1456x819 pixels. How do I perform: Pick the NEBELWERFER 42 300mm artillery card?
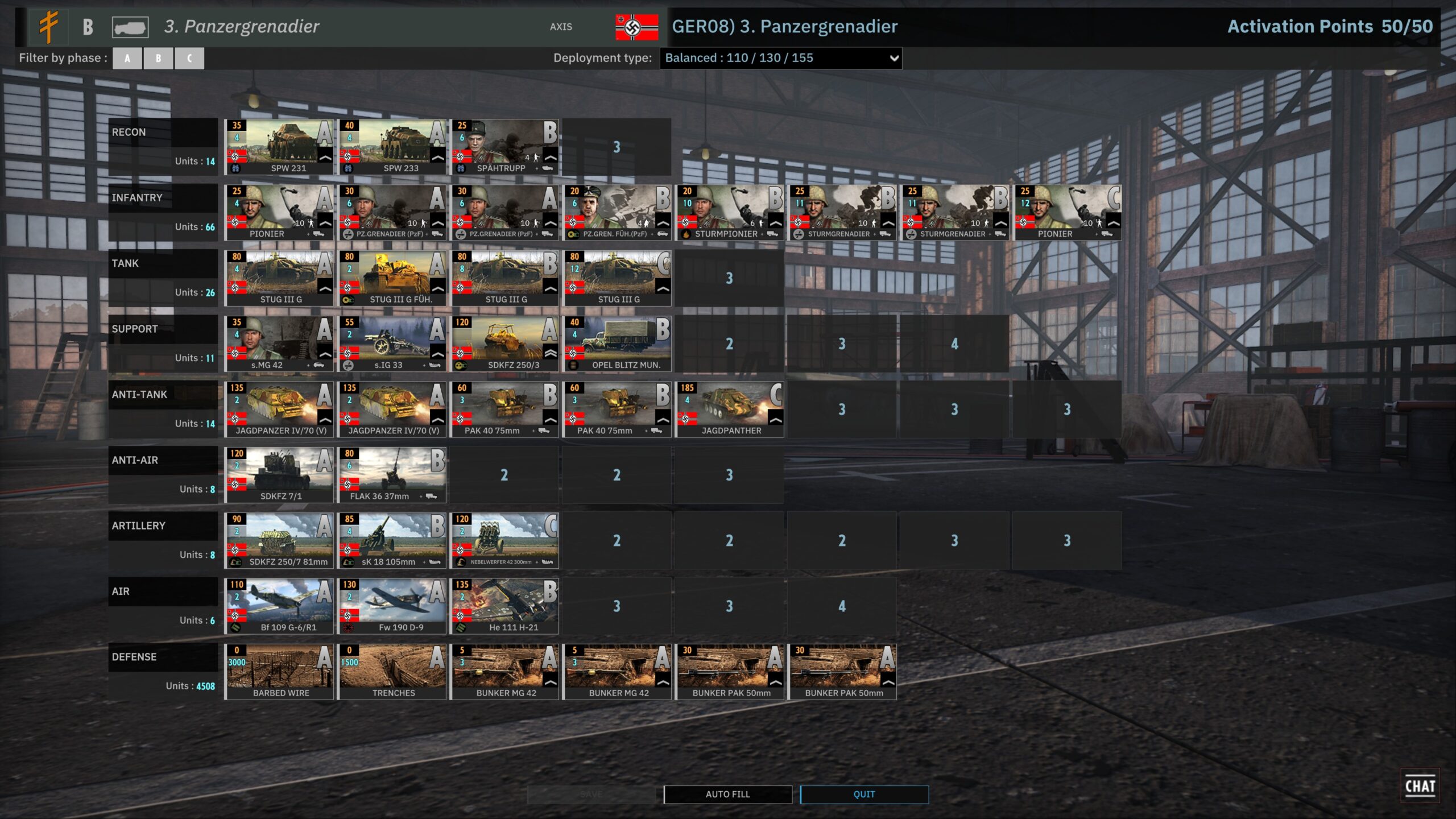pyautogui.click(x=504, y=540)
